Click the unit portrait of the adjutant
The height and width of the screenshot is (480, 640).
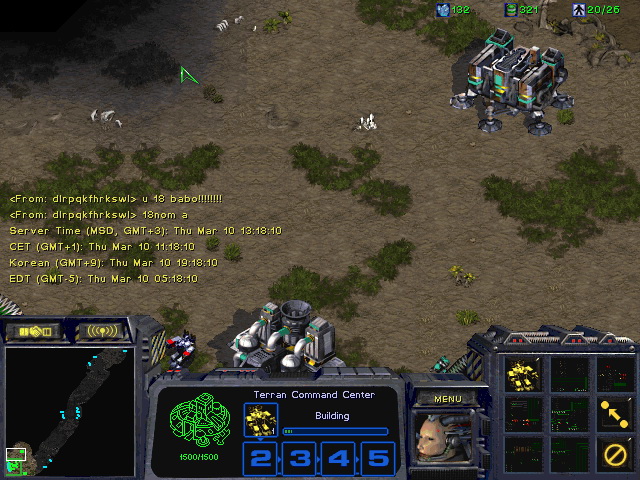445,440
